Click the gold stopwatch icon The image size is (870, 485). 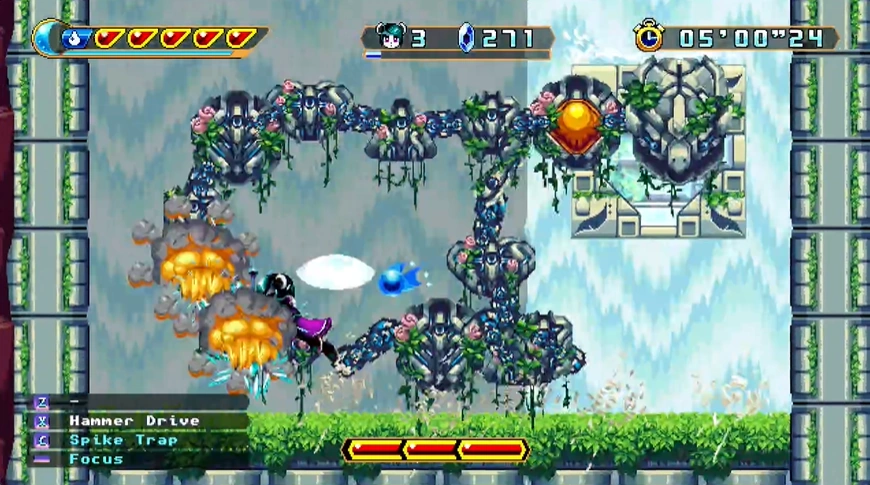[x=648, y=37]
